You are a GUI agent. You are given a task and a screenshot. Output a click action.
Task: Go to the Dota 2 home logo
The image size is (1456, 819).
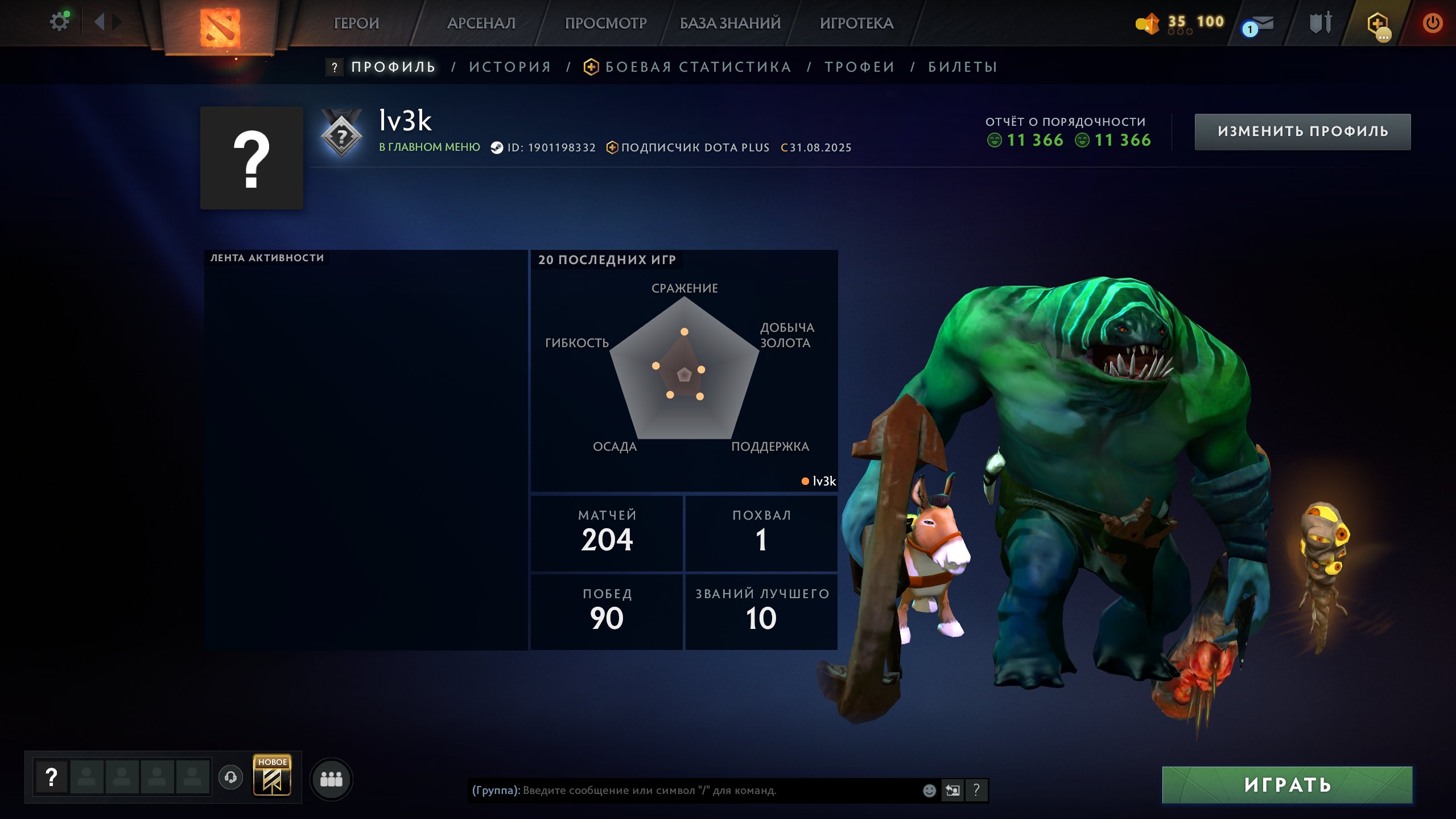pyautogui.click(x=220, y=27)
